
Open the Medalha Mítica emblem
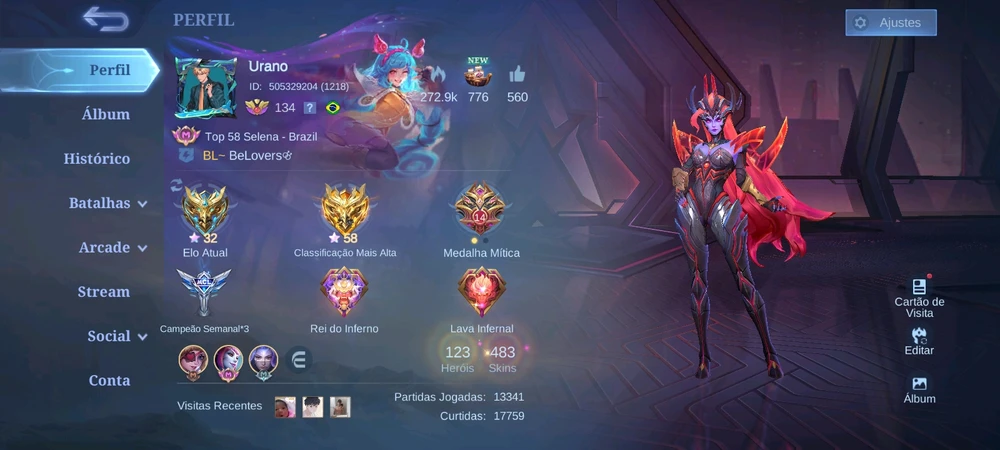[x=481, y=210]
